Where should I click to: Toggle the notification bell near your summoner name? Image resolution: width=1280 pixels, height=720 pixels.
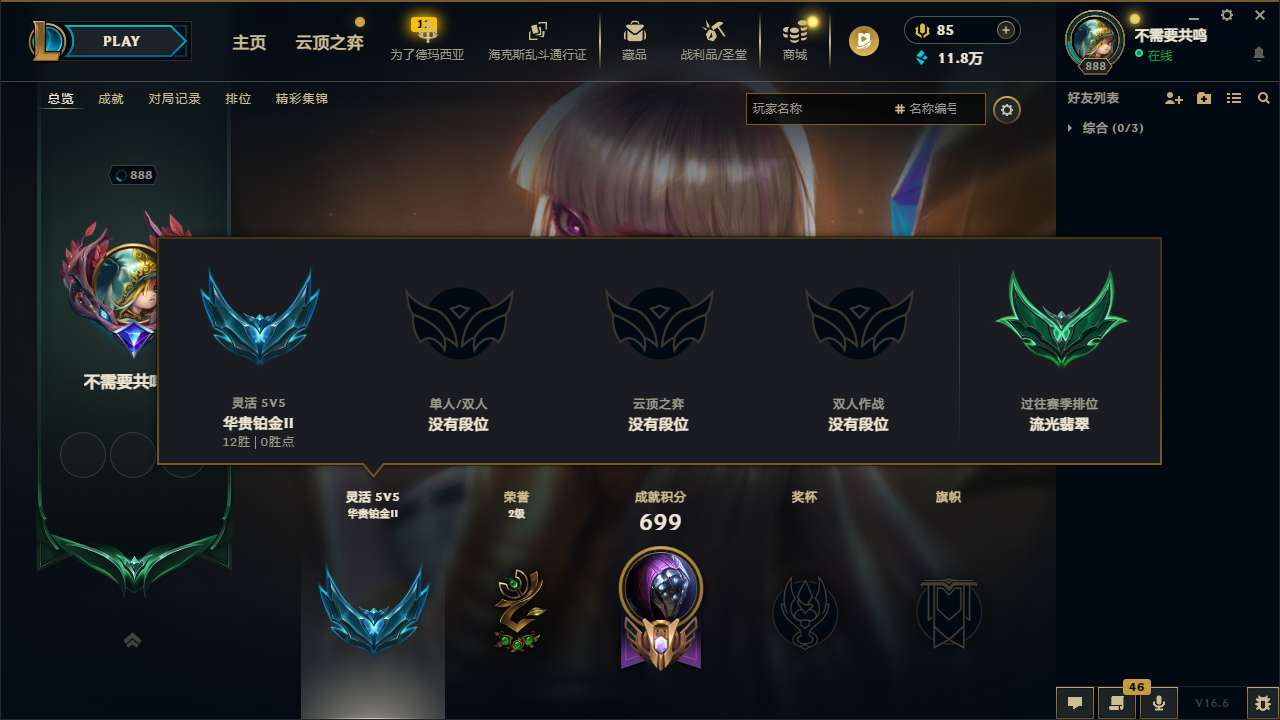(1258, 51)
